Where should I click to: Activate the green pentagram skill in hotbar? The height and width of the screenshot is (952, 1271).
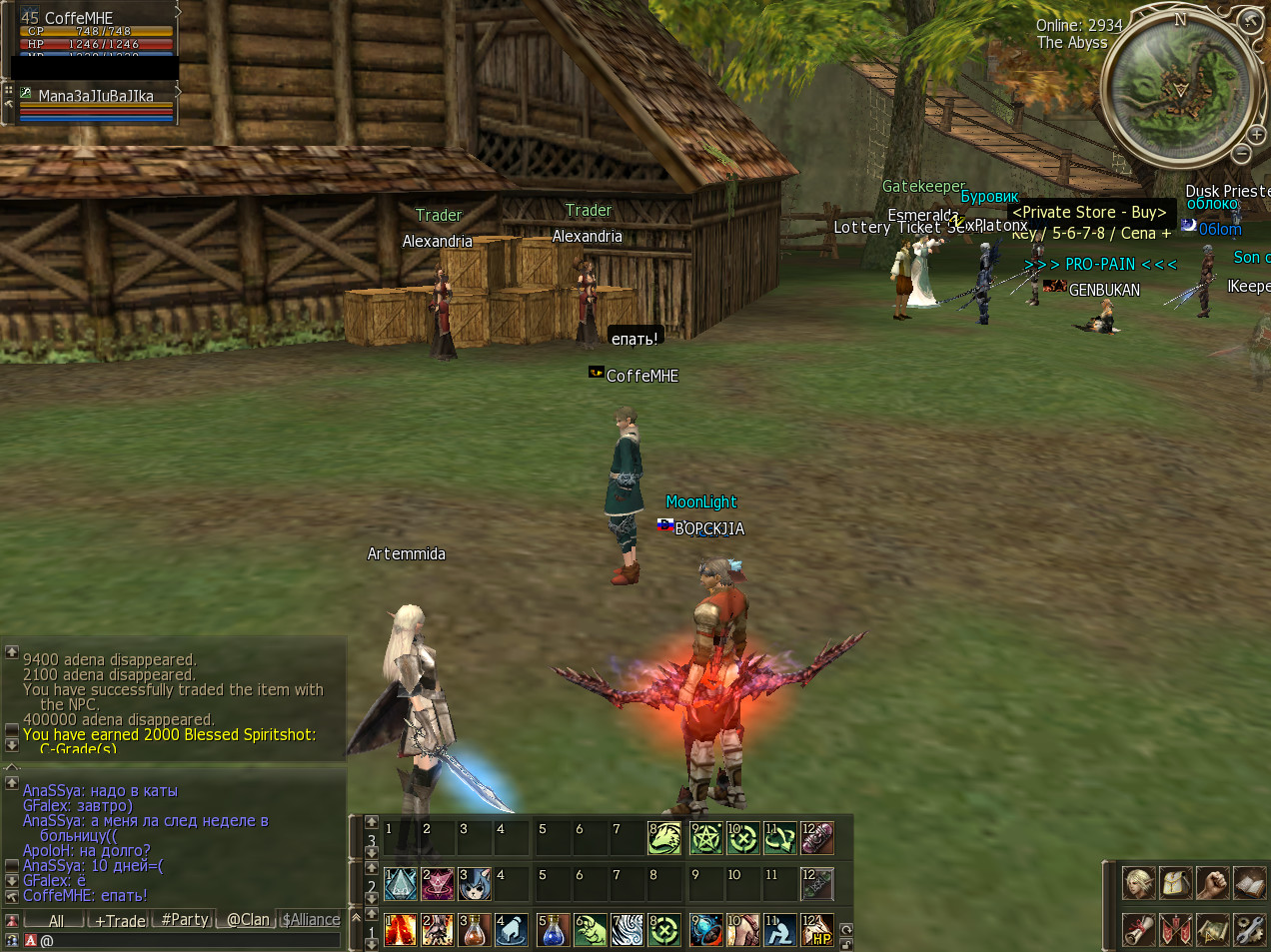[x=705, y=837]
